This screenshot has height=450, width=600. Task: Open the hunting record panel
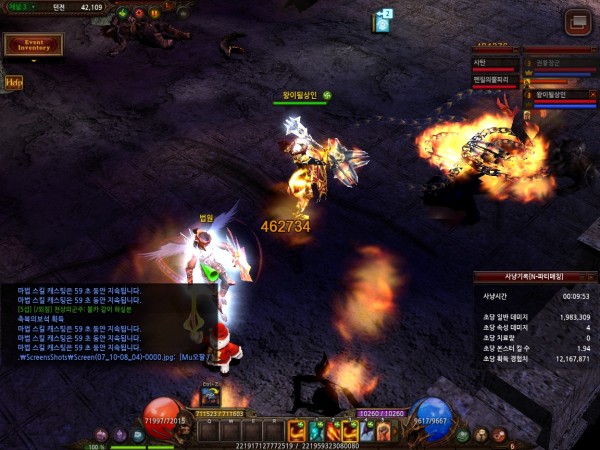pyautogui.click(x=535, y=280)
